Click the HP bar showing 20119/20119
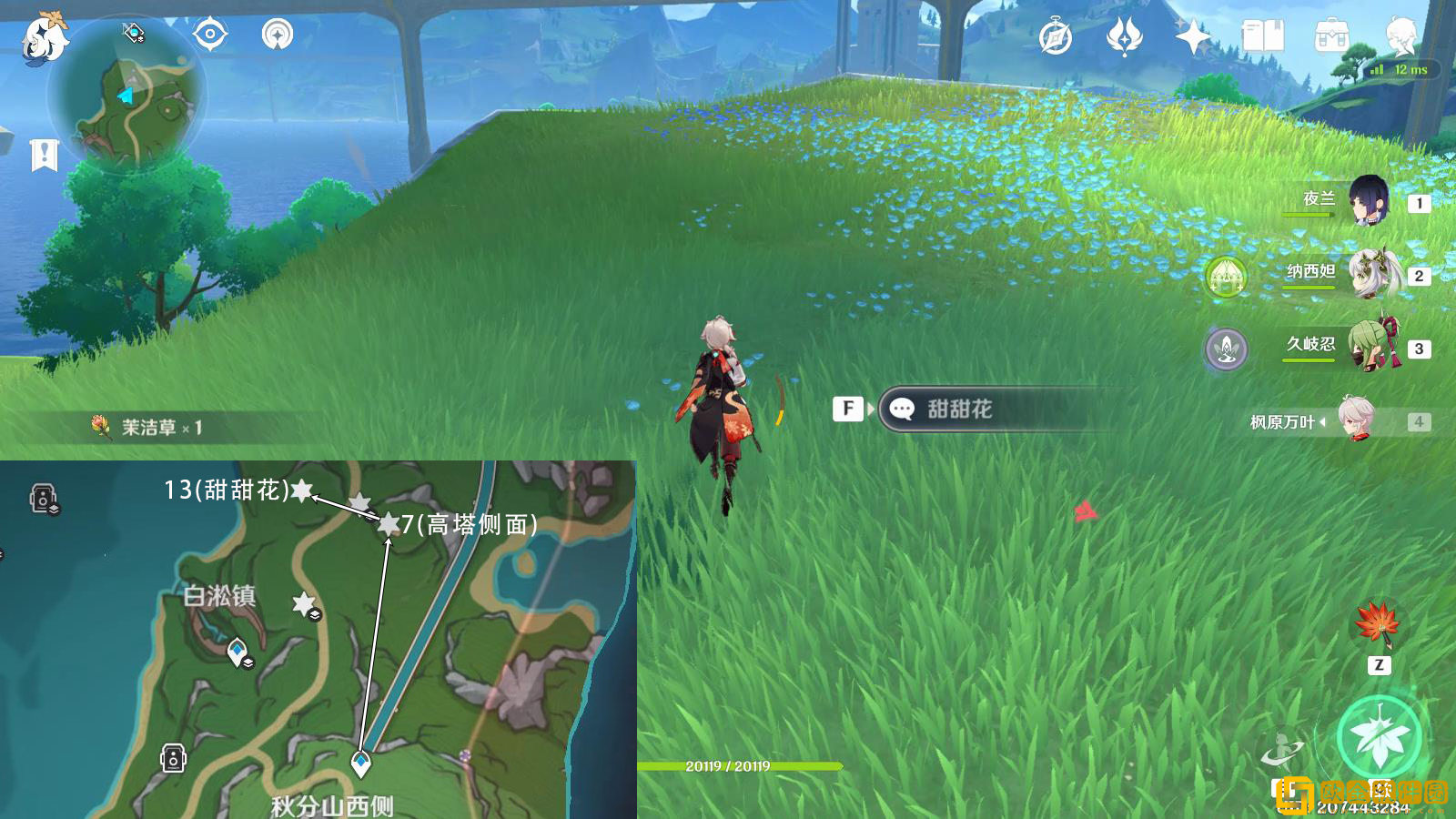 click(728, 767)
